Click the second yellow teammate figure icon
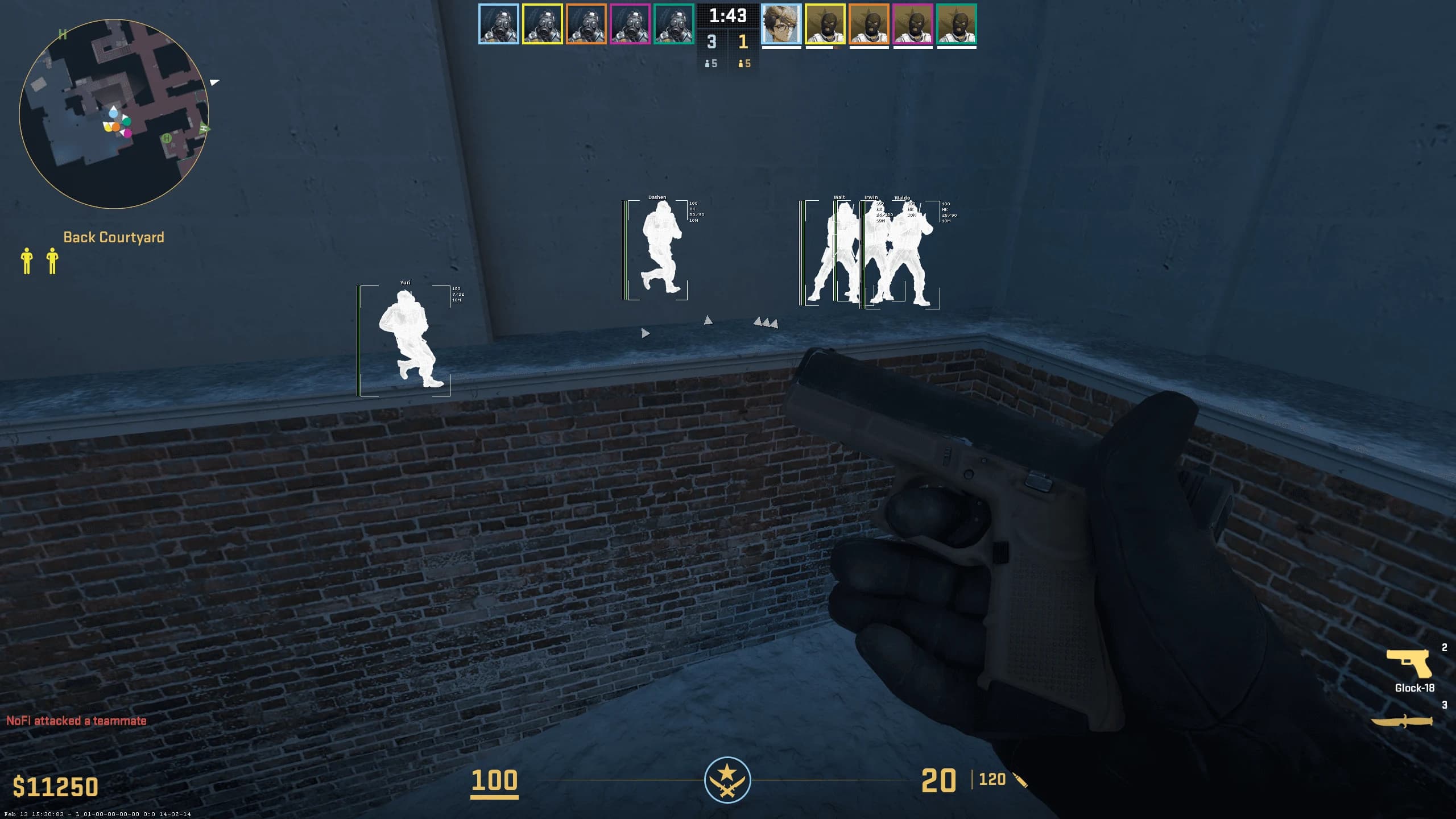This screenshot has width=1456, height=819. [52, 262]
